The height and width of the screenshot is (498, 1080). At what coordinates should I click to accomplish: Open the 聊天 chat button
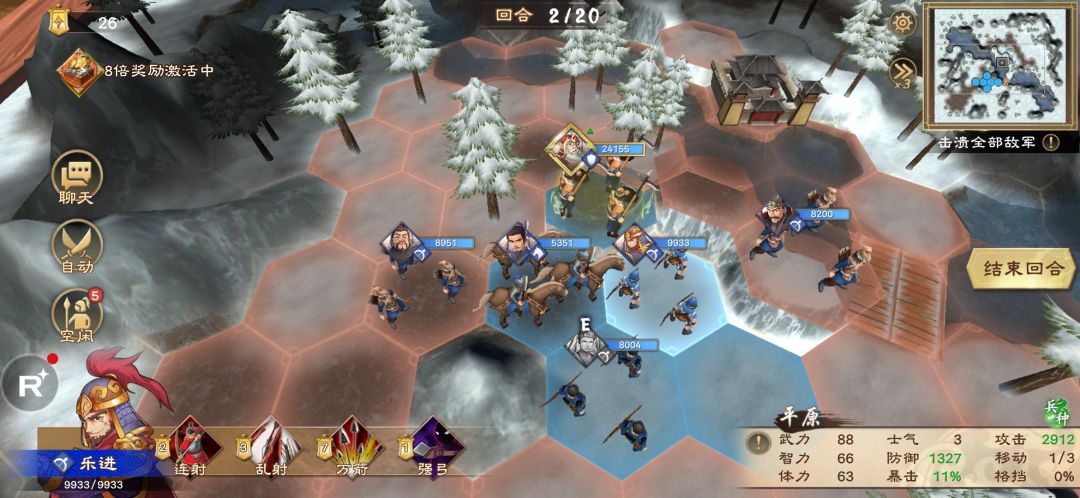(x=77, y=178)
